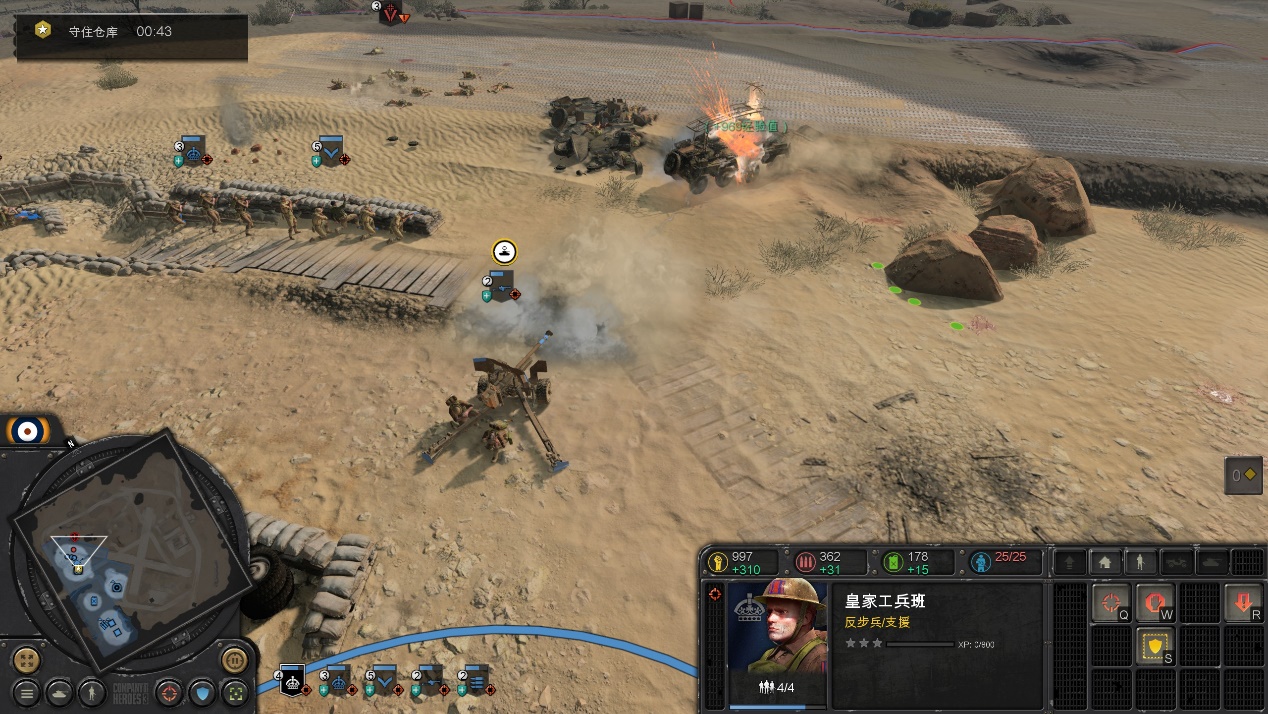The width and height of the screenshot is (1268, 714).
Task: Activate the yellow shield ability
Action: [x=1155, y=647]
